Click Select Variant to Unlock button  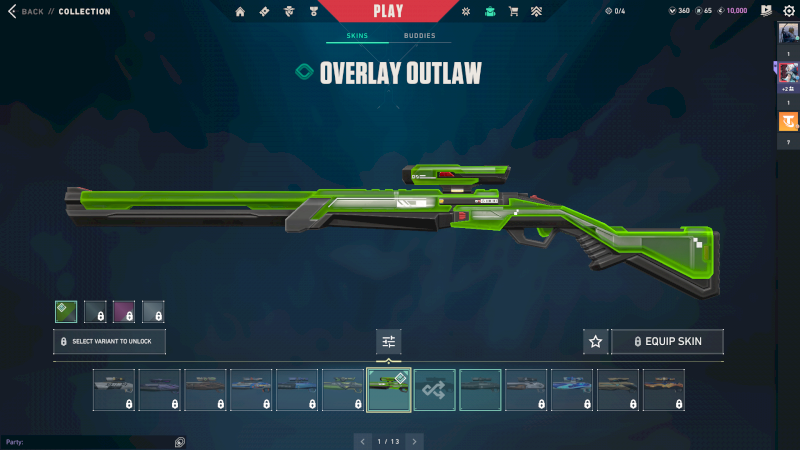pos(109,342)
